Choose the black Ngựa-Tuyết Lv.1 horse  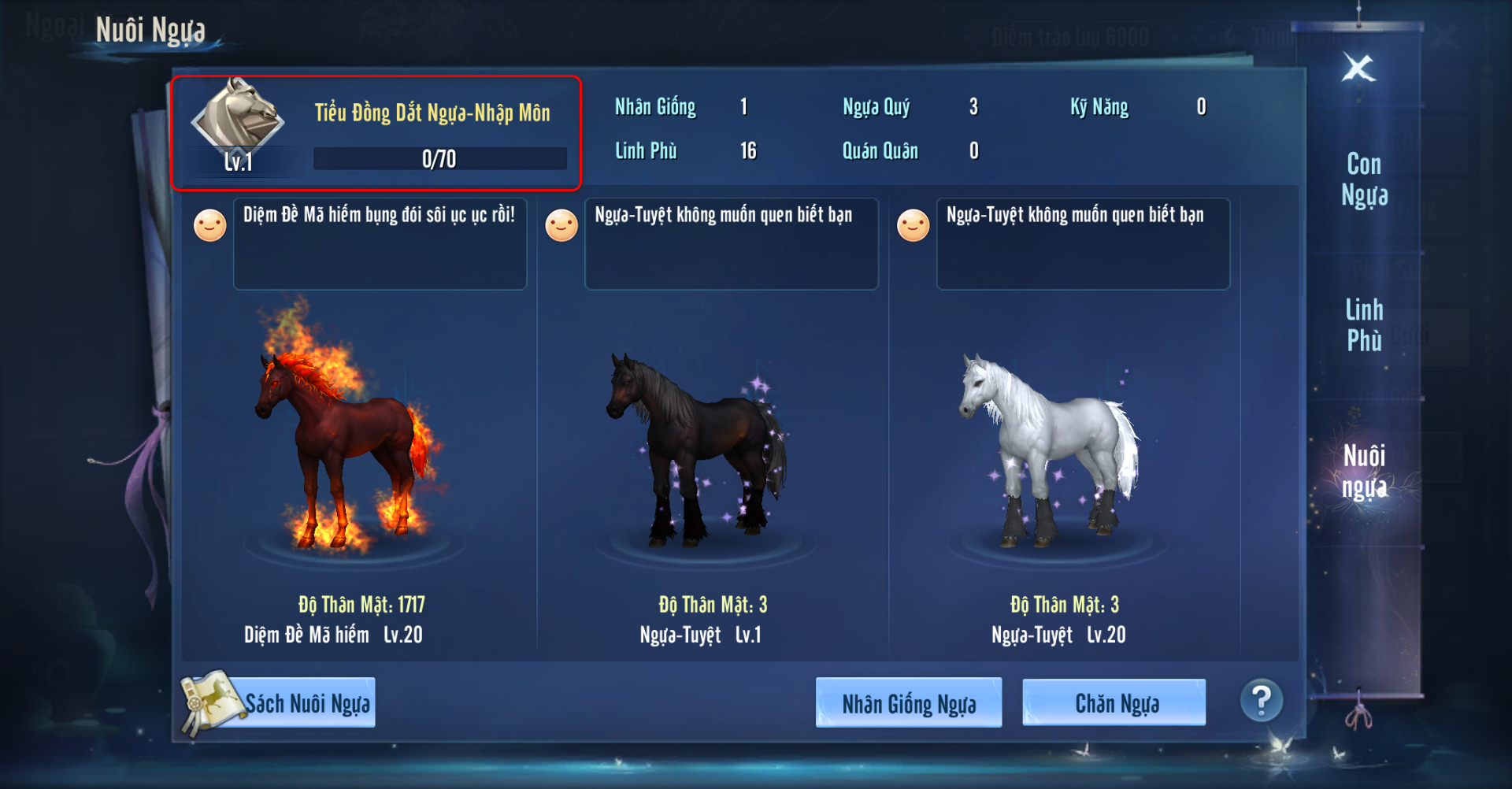coord(697,449)
